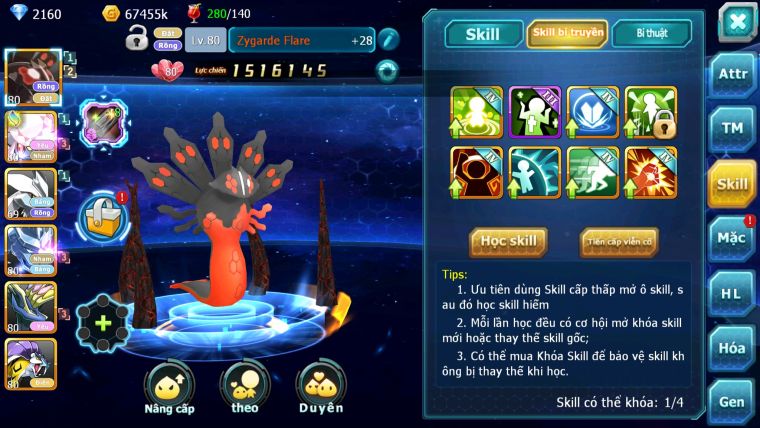Open the Mặc side tab
The image size is (760, 428).
click(731, 238)
